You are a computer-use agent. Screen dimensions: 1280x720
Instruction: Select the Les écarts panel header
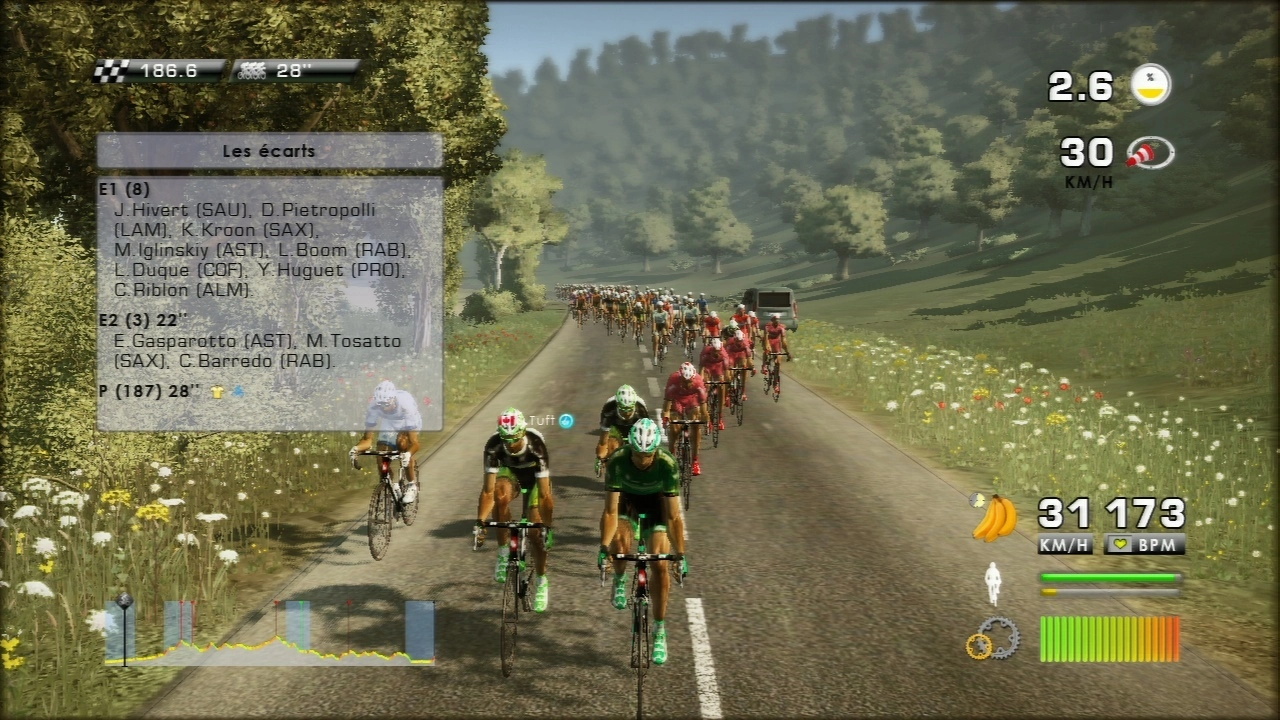coord(269,152)
